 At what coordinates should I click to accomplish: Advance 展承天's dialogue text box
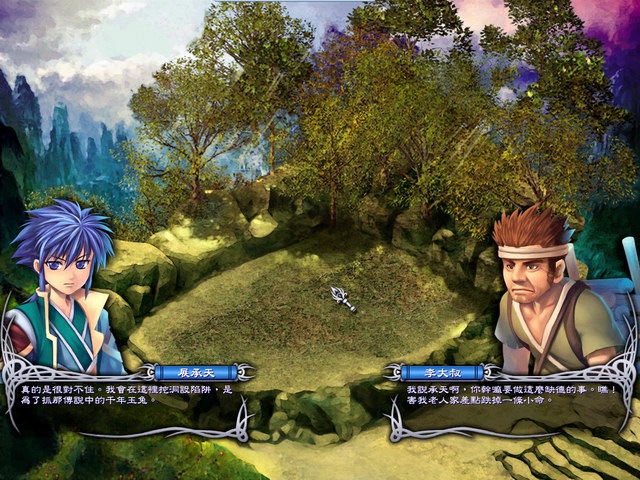click(120, 396)
